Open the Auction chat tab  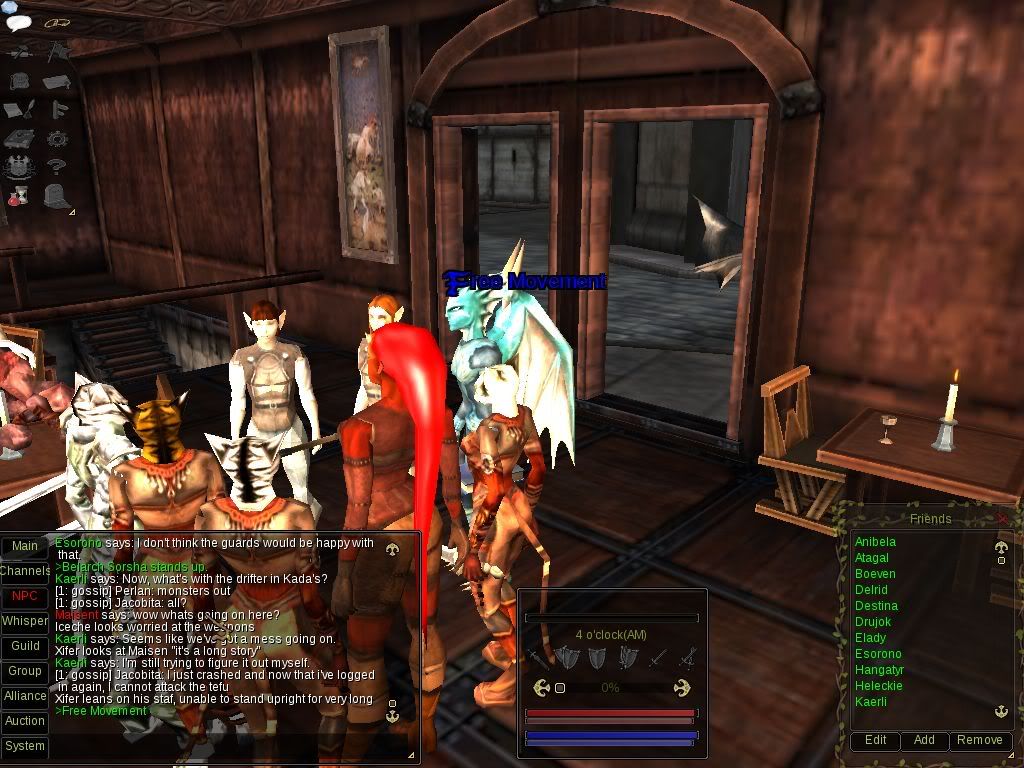[25, 721]
